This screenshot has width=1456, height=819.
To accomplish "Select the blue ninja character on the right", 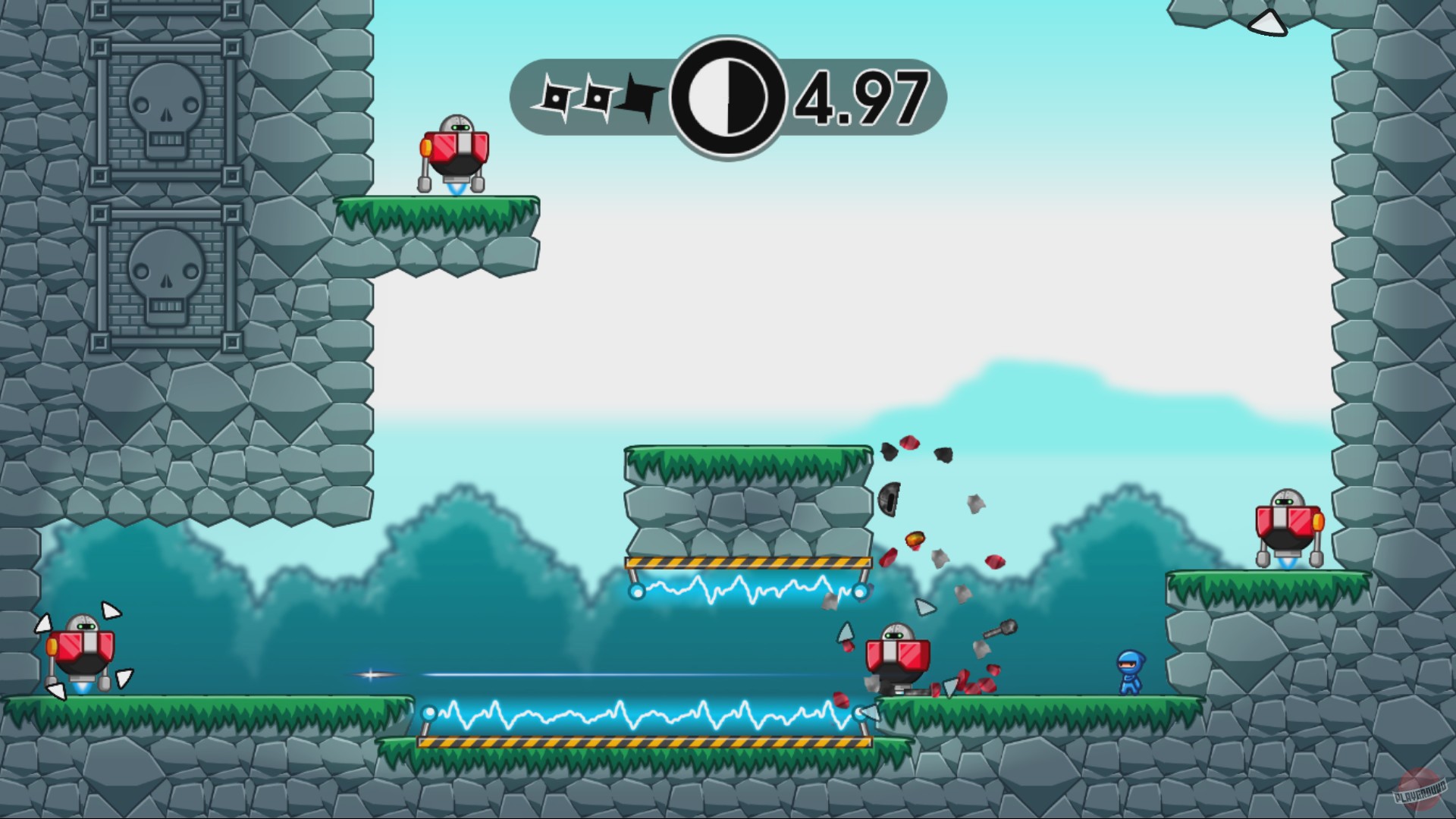I will point(1129,671).
